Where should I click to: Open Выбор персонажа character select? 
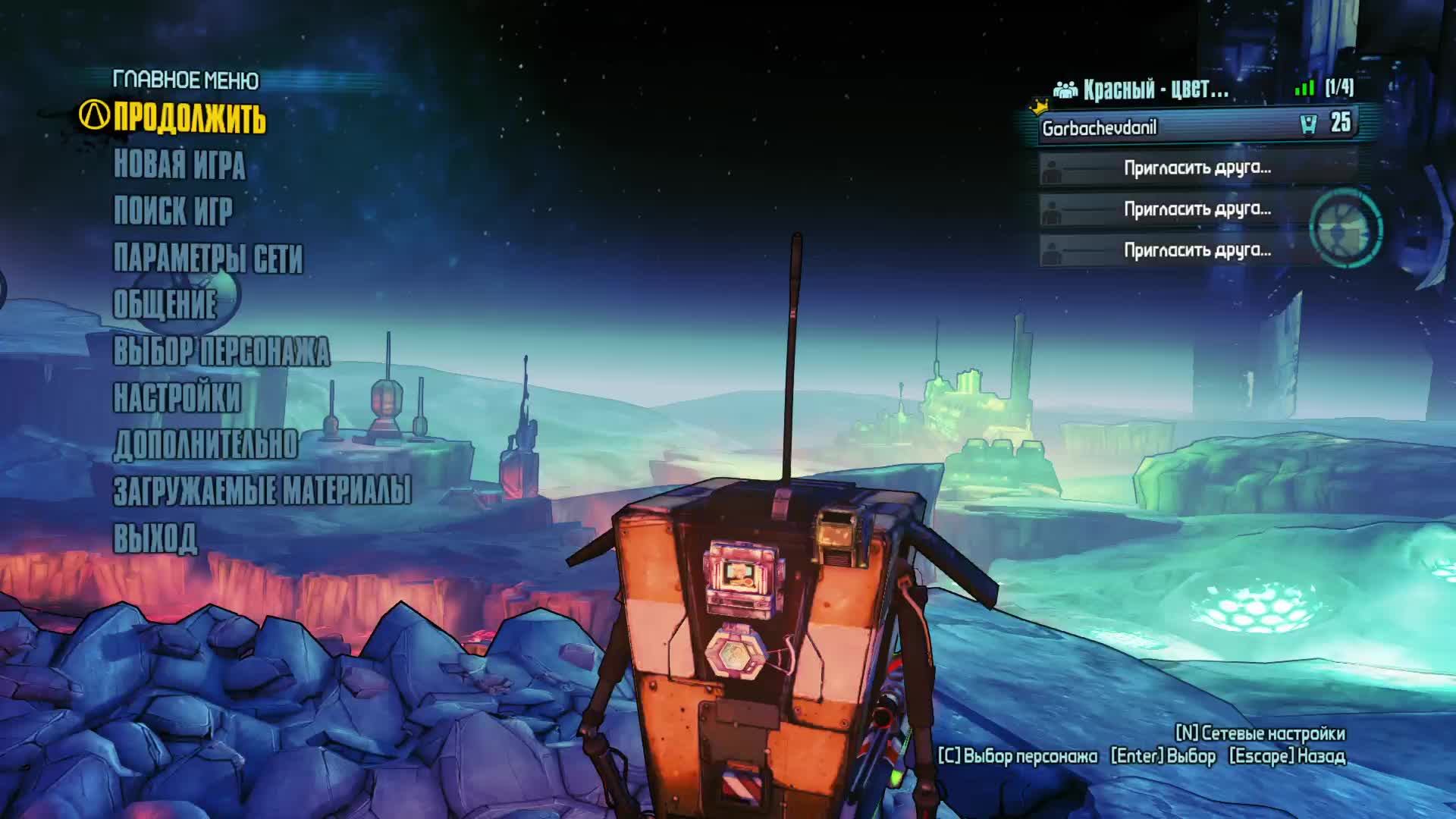[x=221, y=351]
